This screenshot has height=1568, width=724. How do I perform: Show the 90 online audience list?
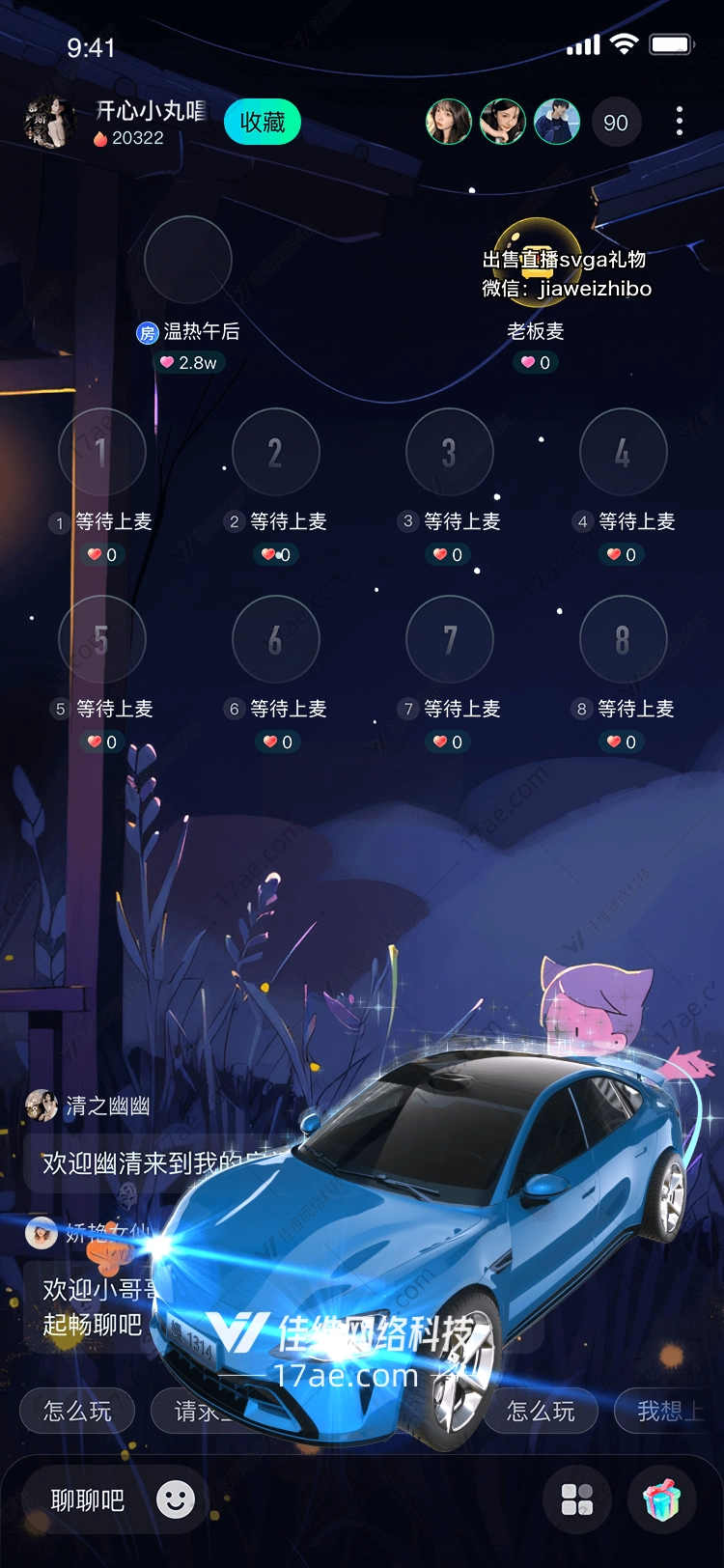615,123
